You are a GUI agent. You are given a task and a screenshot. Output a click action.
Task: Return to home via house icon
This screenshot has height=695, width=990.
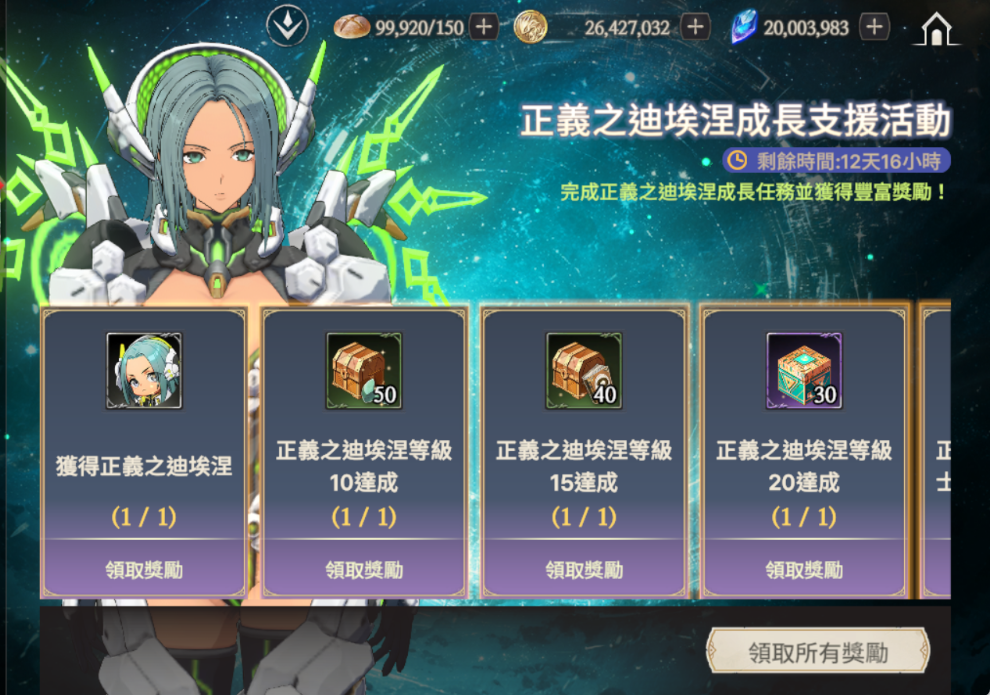click(x=935, y=29)
